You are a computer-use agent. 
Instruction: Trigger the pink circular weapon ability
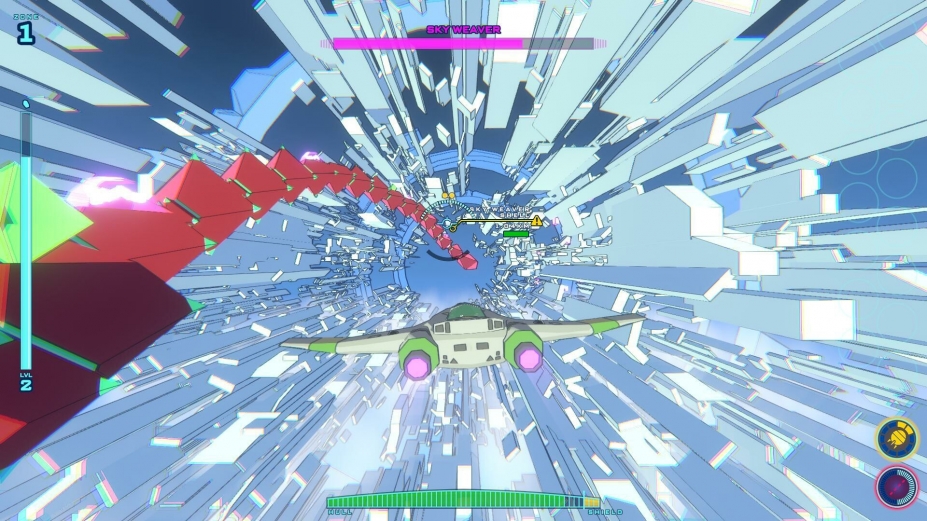[x=895, y=486]
